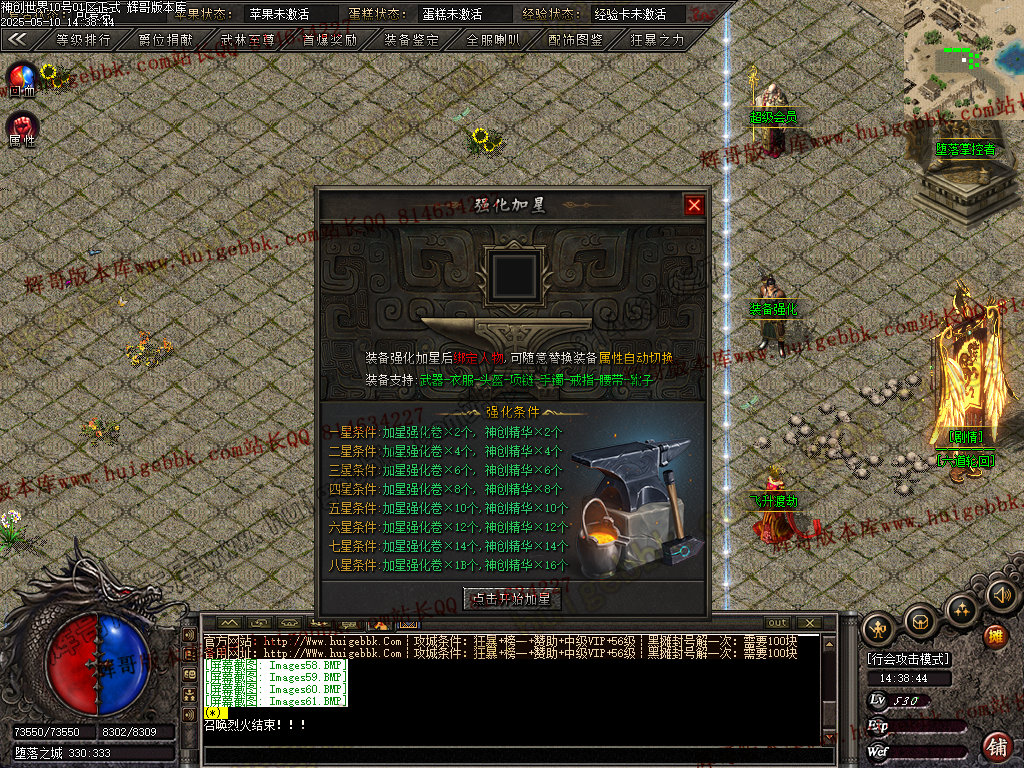This screenshot has height=768, width=1024.
Task: Click the chat panel's out button
Action: (777, 623)
